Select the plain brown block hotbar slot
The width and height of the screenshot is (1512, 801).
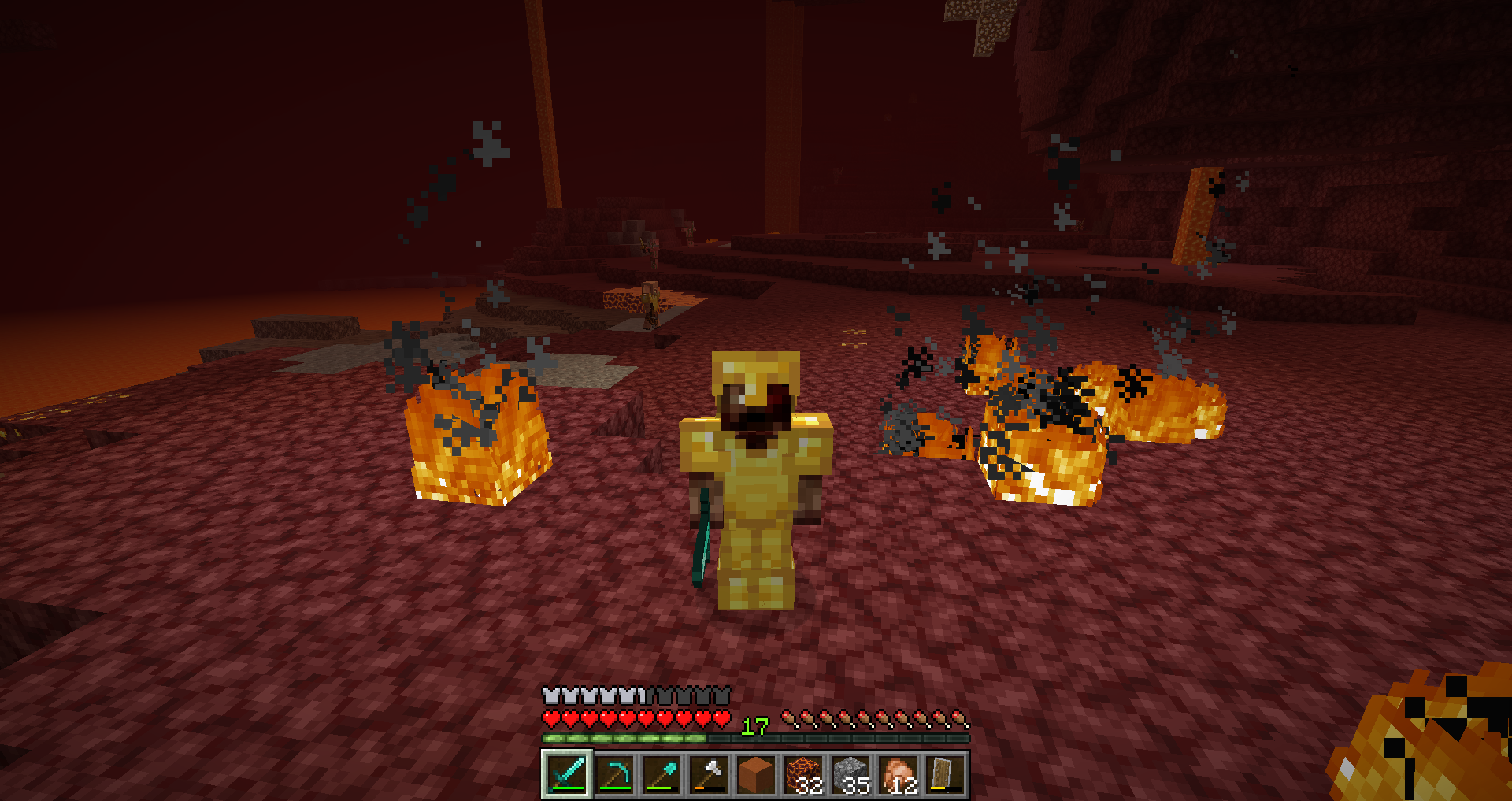click(x=756, y=774)
